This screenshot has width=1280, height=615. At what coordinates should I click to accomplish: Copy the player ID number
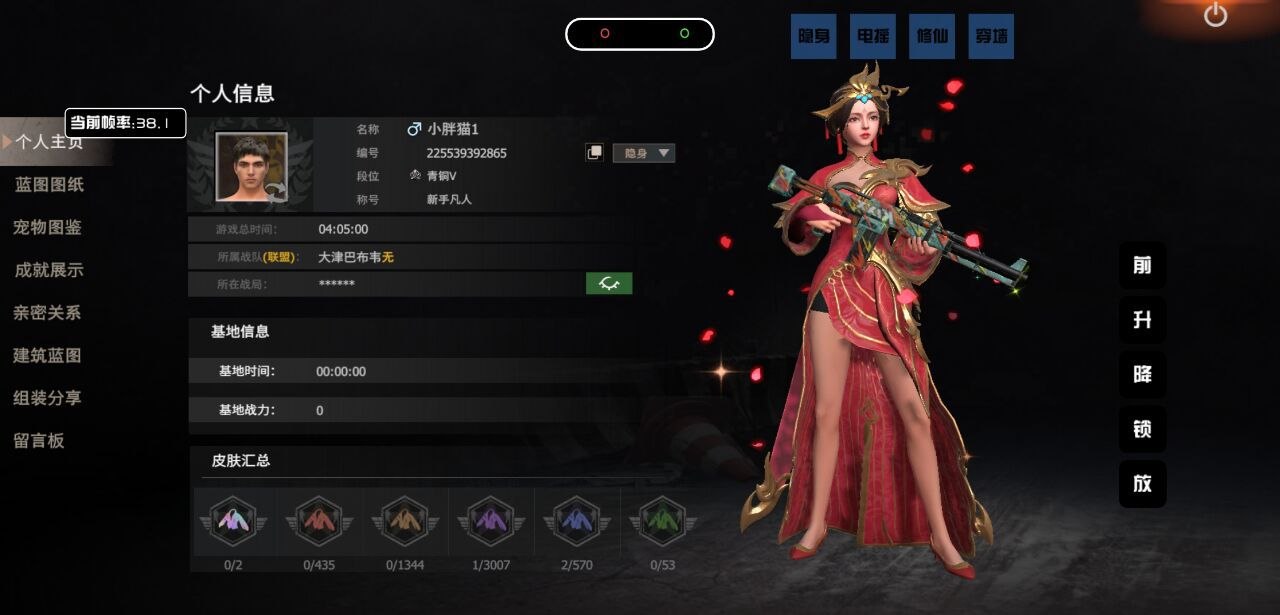594,153
